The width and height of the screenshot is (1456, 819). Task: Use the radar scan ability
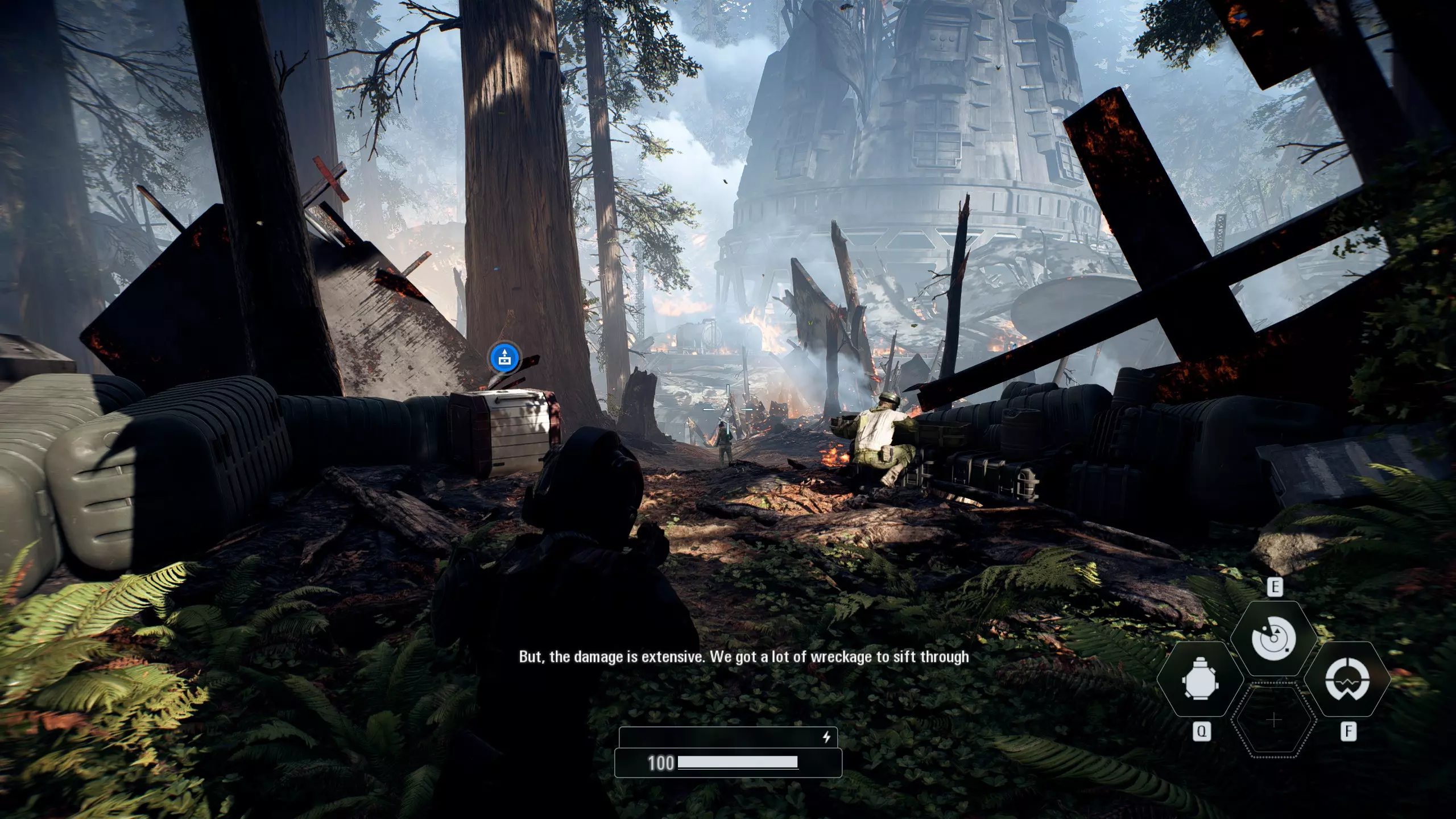point(1274,638)
